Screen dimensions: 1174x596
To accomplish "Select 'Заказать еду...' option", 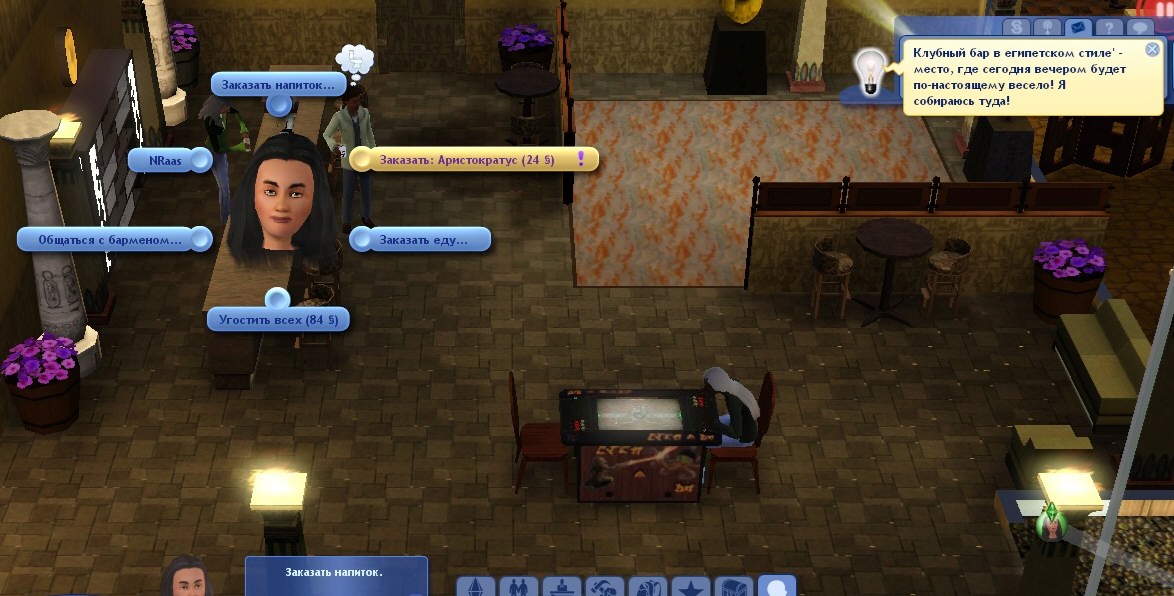I will [x=423, y=240].
